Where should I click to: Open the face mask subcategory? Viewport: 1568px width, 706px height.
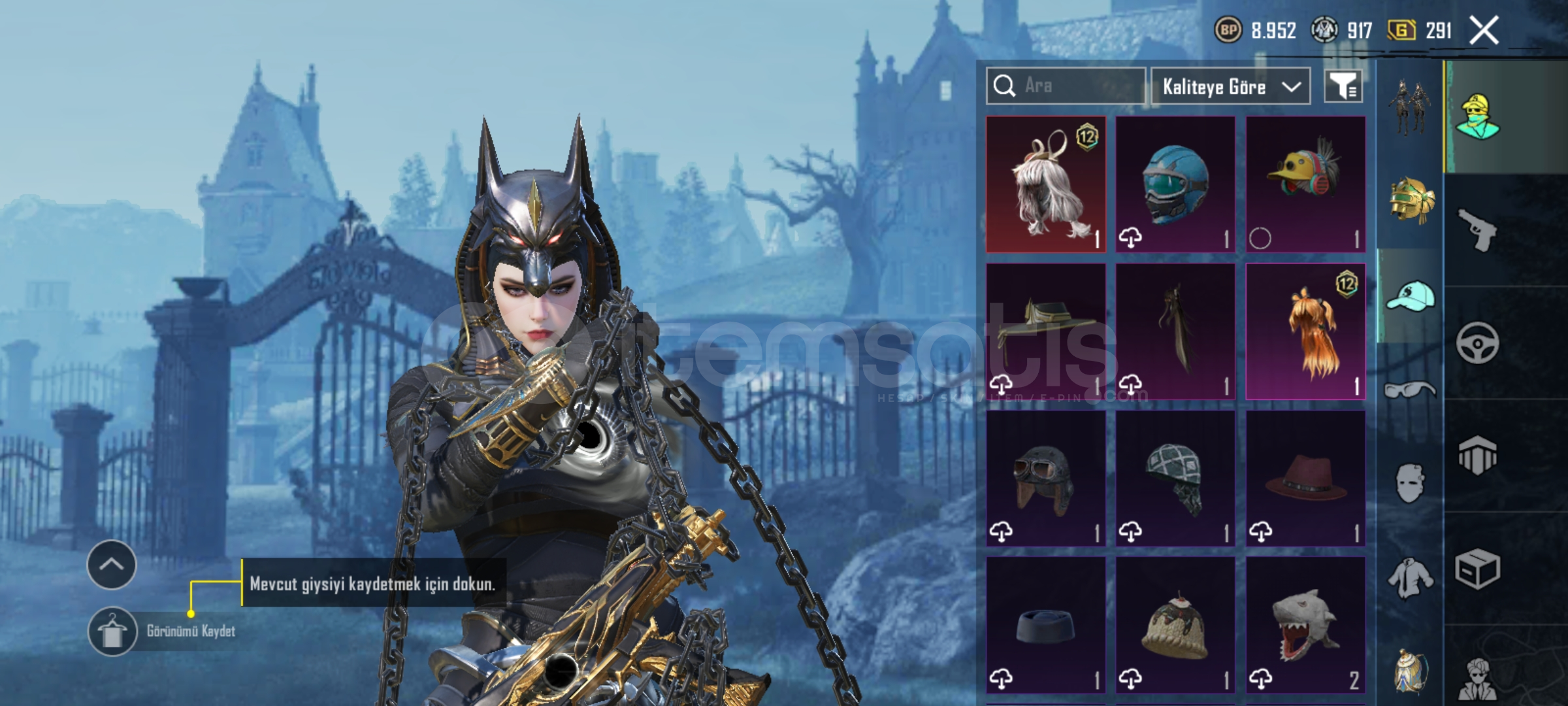(1410, 484)
